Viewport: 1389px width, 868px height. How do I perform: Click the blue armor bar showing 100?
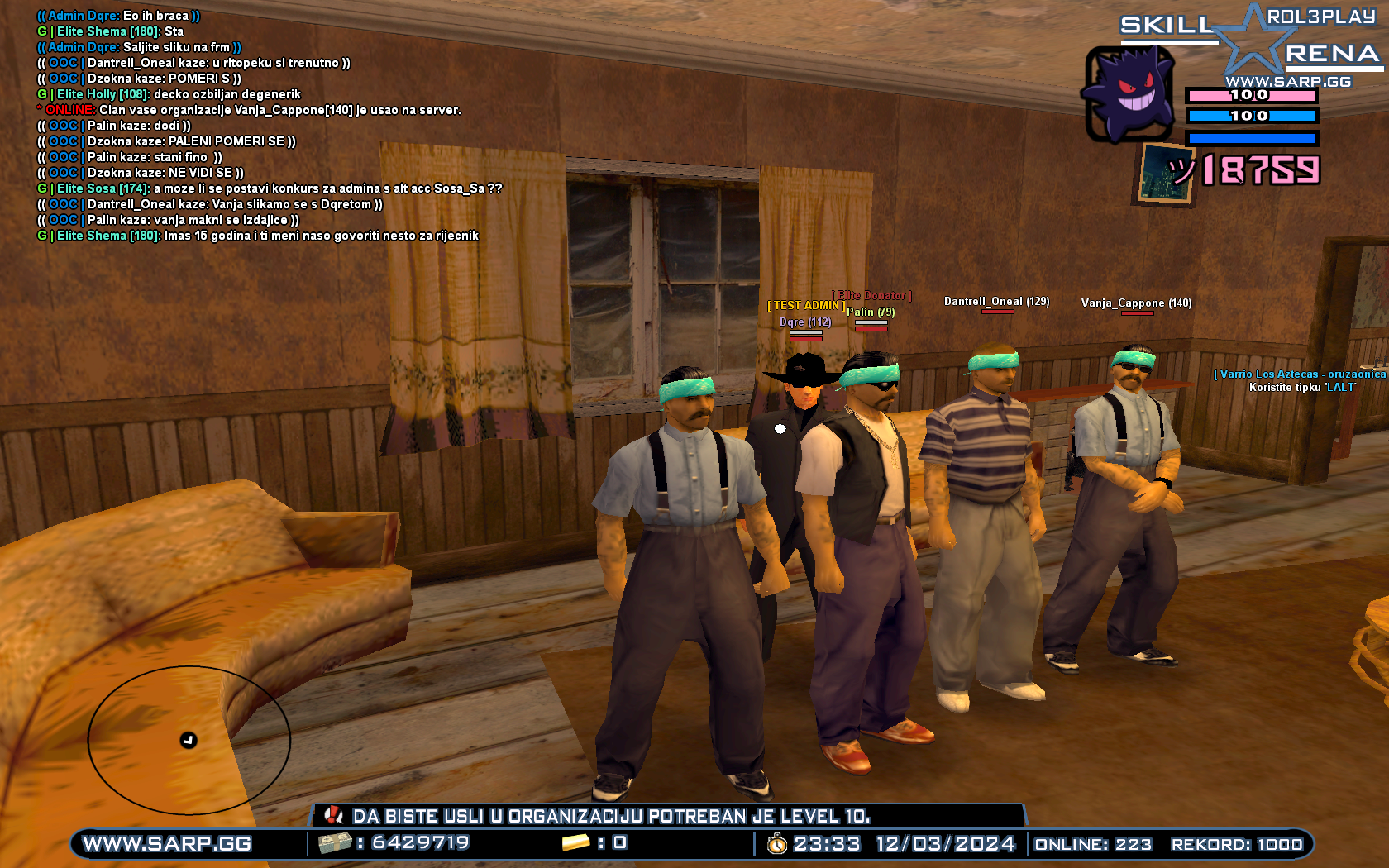click(1253, 117)
